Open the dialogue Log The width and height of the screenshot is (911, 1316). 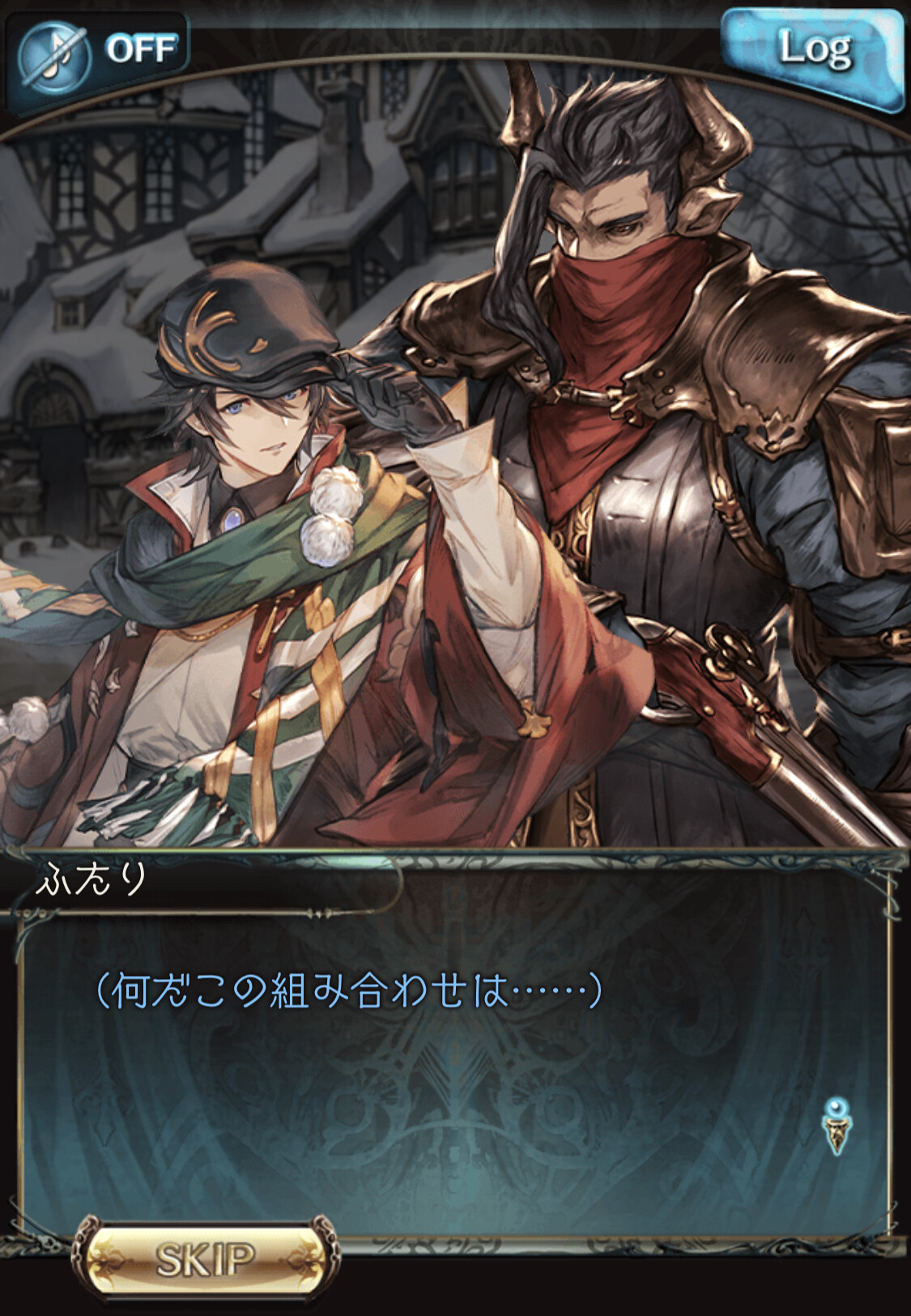814,53
